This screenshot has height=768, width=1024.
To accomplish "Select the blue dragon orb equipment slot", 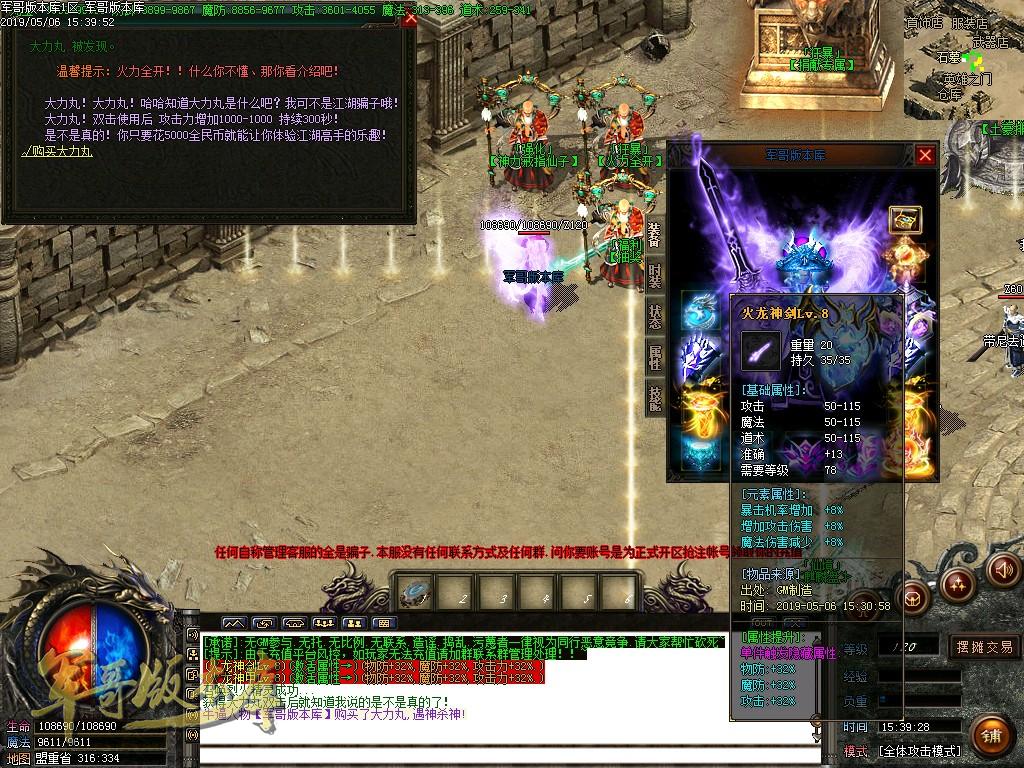I will click(699, 311).
